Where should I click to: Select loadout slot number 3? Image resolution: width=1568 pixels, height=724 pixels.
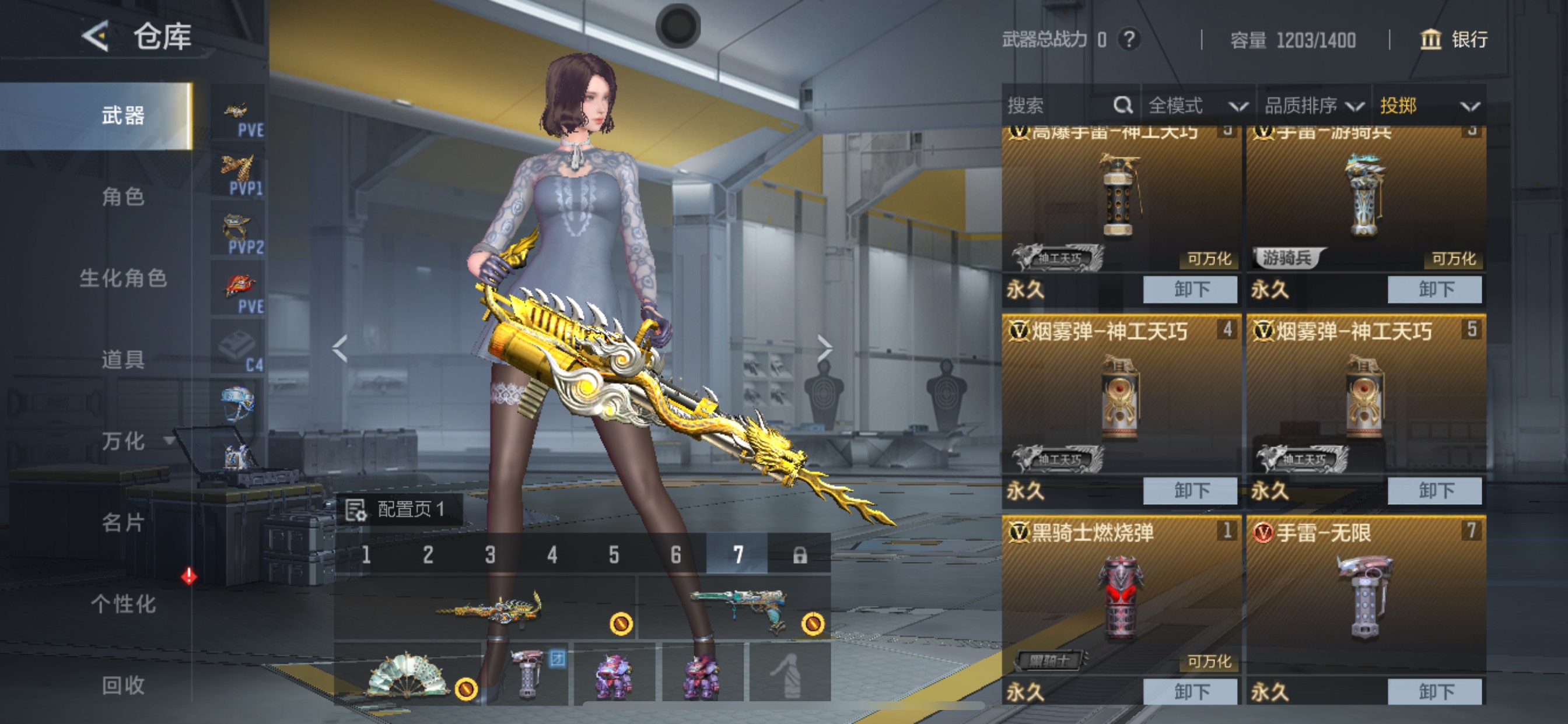pyautogui.click(x=490, y=554)
